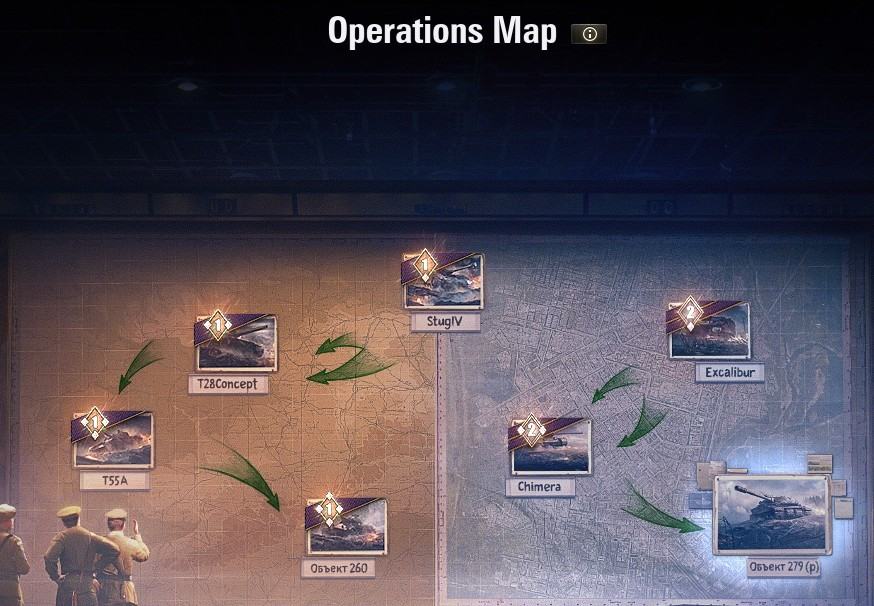Open the Operations Map info button
874x606 pixels.
(x=589, y=34)
